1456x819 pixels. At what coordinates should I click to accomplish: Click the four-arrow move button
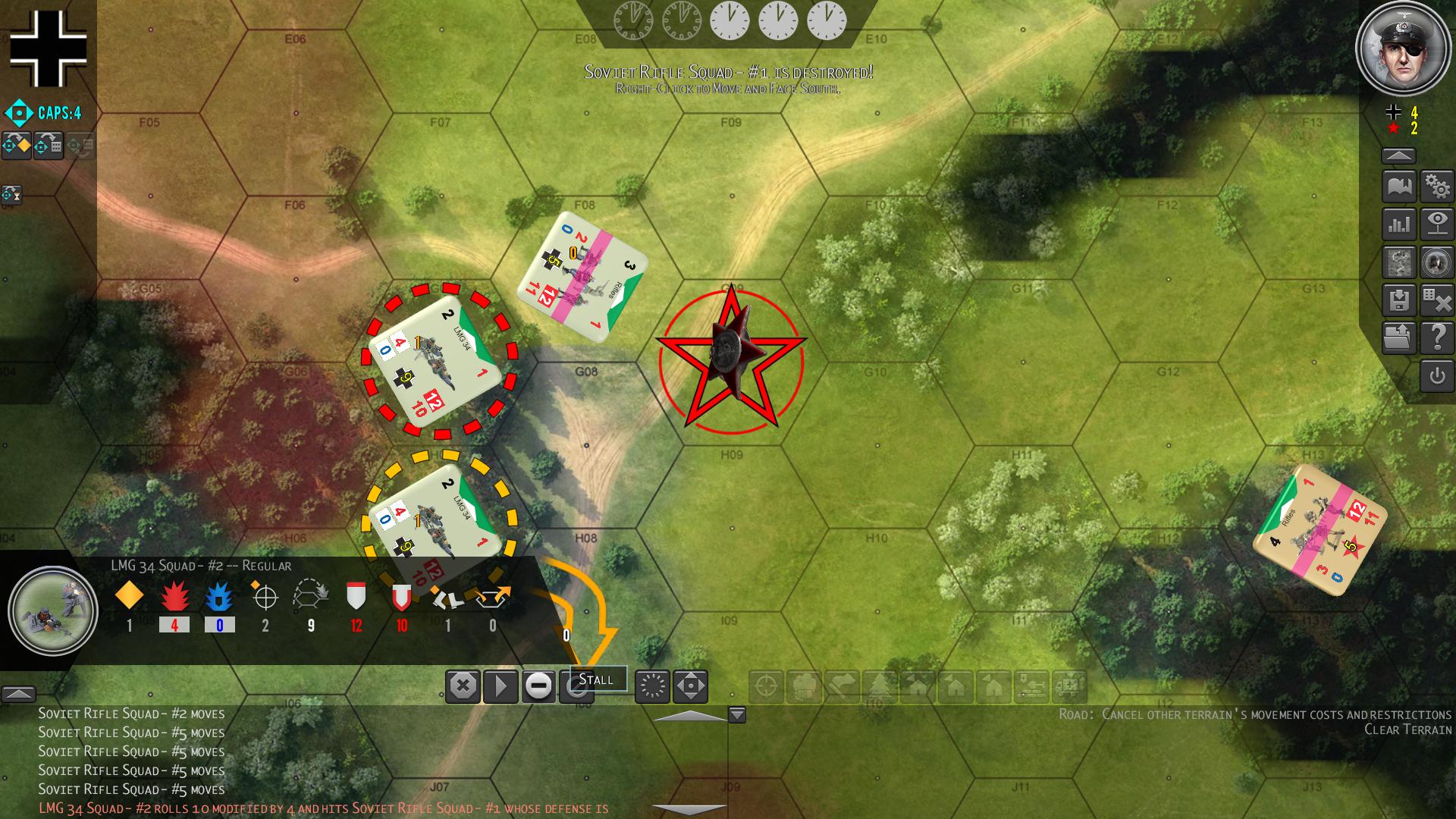690,687
